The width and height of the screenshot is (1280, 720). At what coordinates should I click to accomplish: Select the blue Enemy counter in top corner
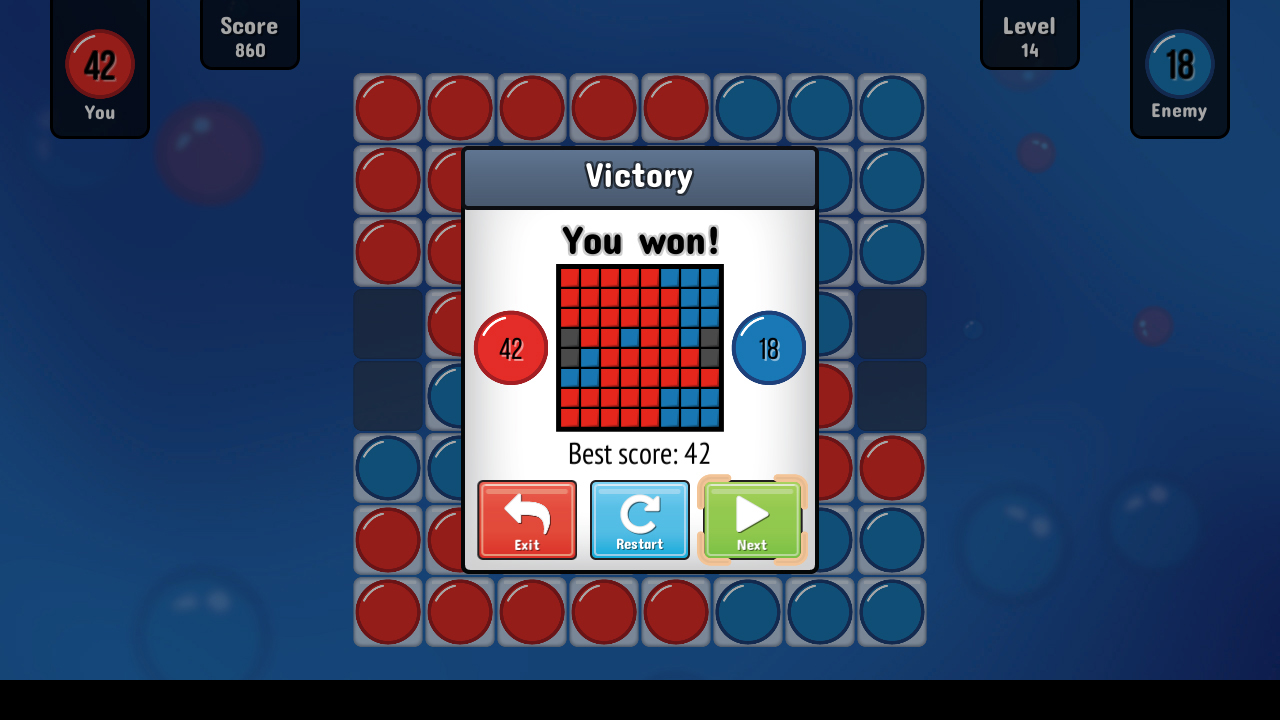pyautogui.click(x=1179, y=63)
